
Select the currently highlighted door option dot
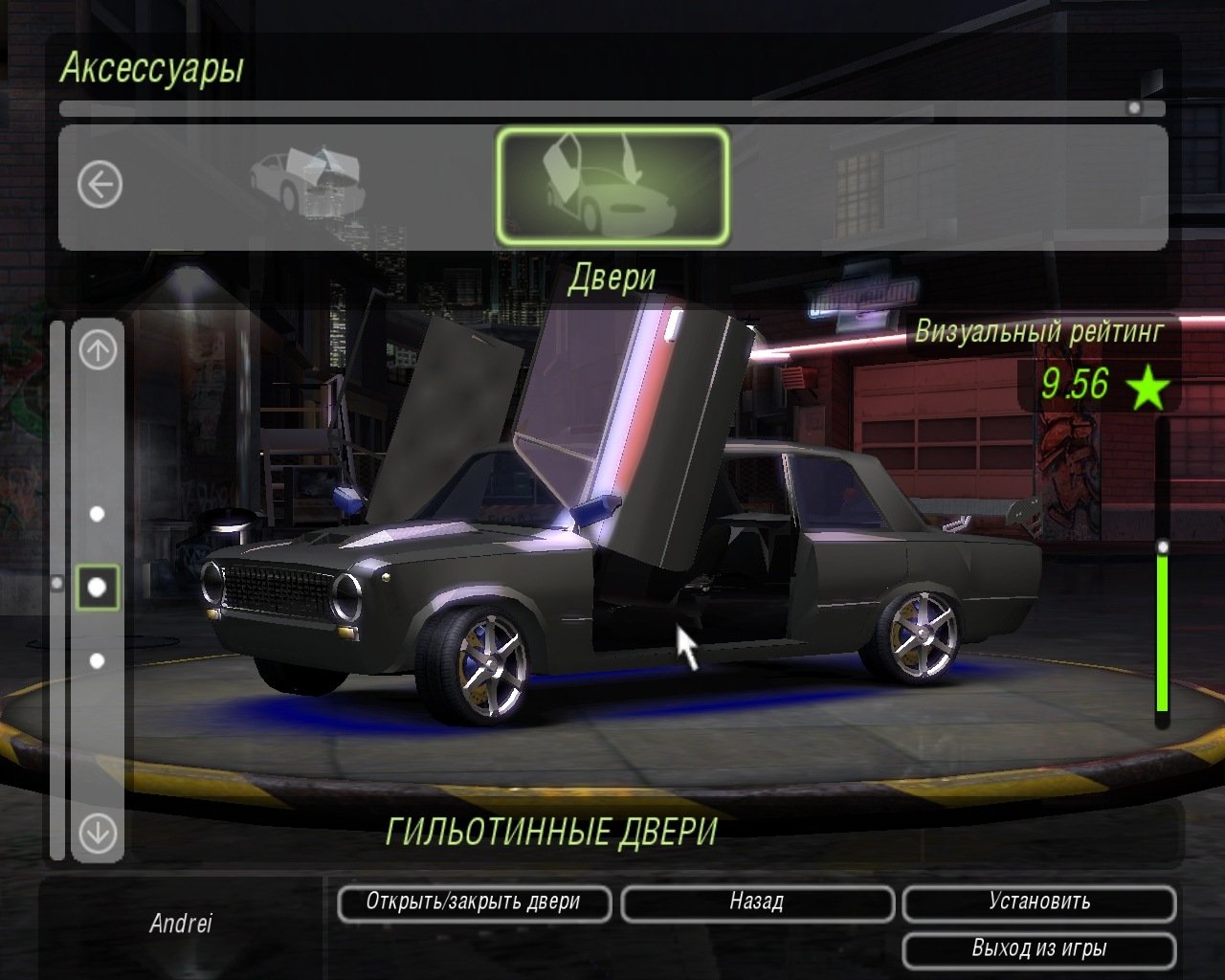click(98, 587)
